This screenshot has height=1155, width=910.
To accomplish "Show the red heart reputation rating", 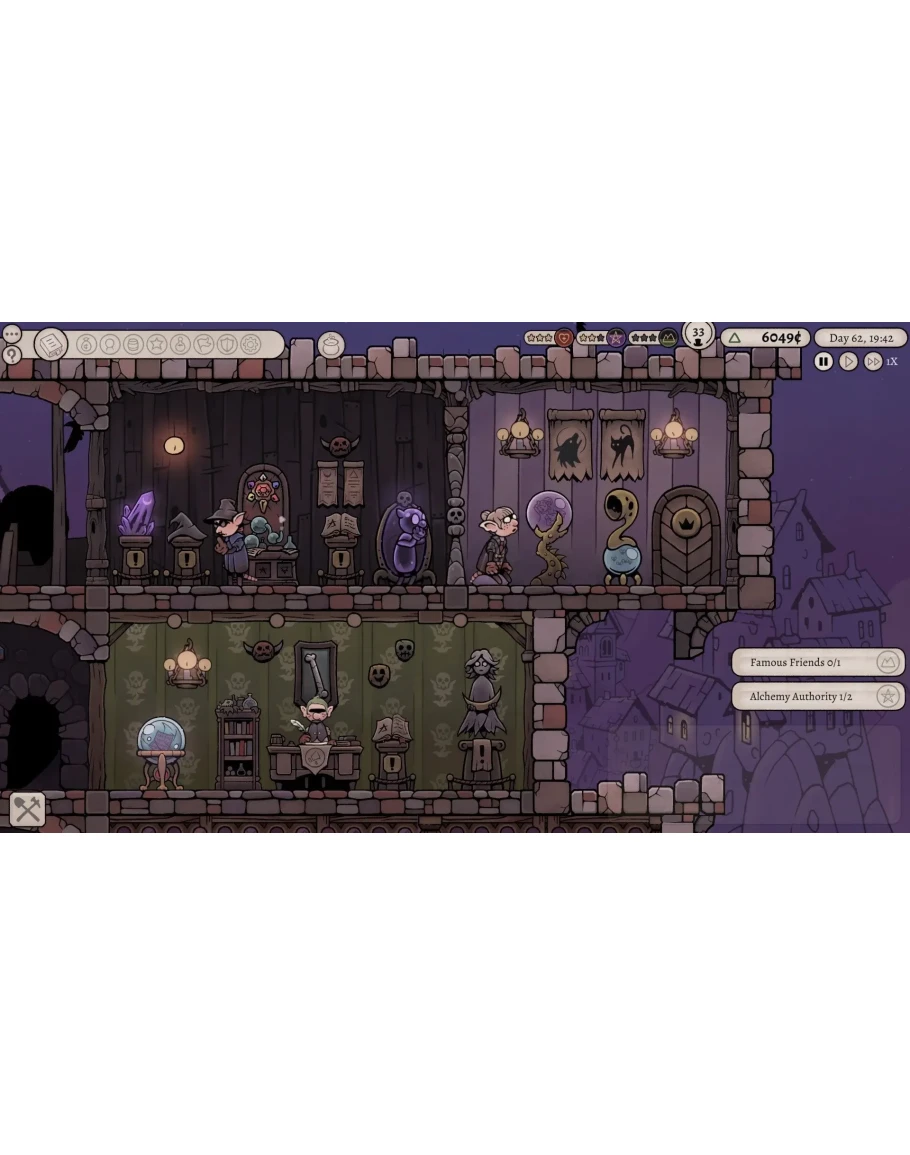I will pos(564,338).
